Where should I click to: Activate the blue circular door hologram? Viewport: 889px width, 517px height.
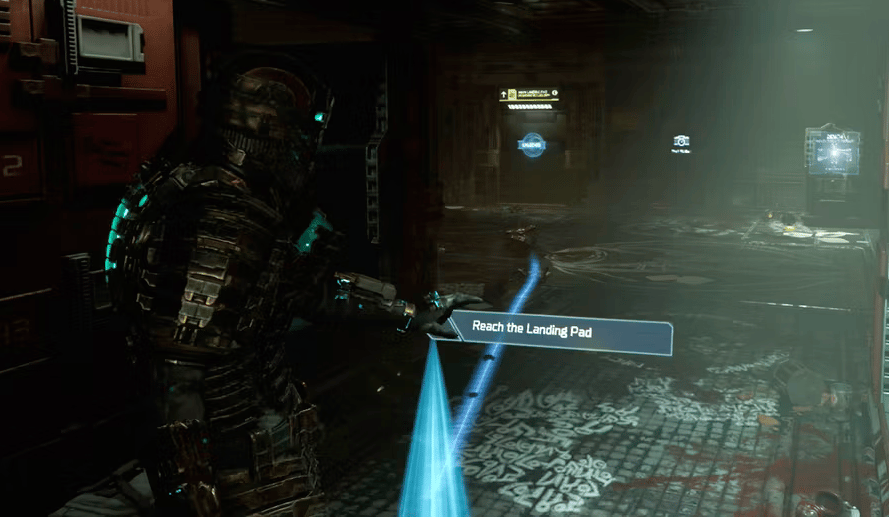[x=531, y=145]
